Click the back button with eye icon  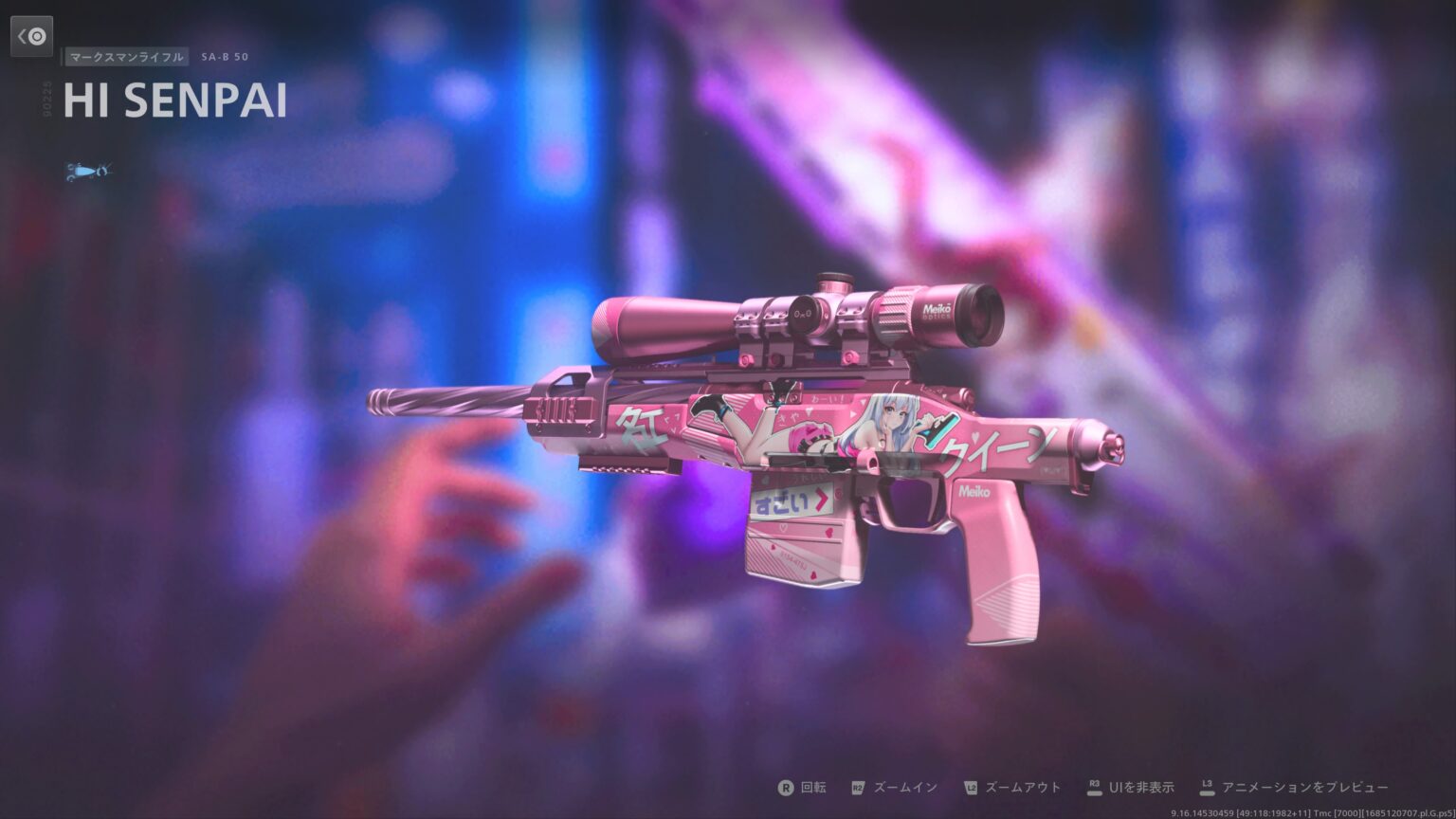click(32, 36)
